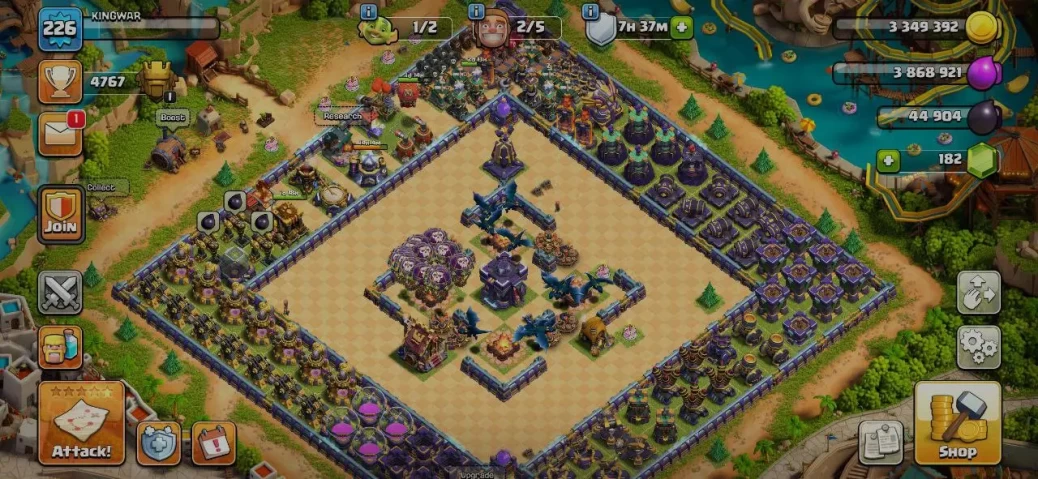Tap the Attack! map button
Screen dimensions: 1038x479
pos(82,423)
